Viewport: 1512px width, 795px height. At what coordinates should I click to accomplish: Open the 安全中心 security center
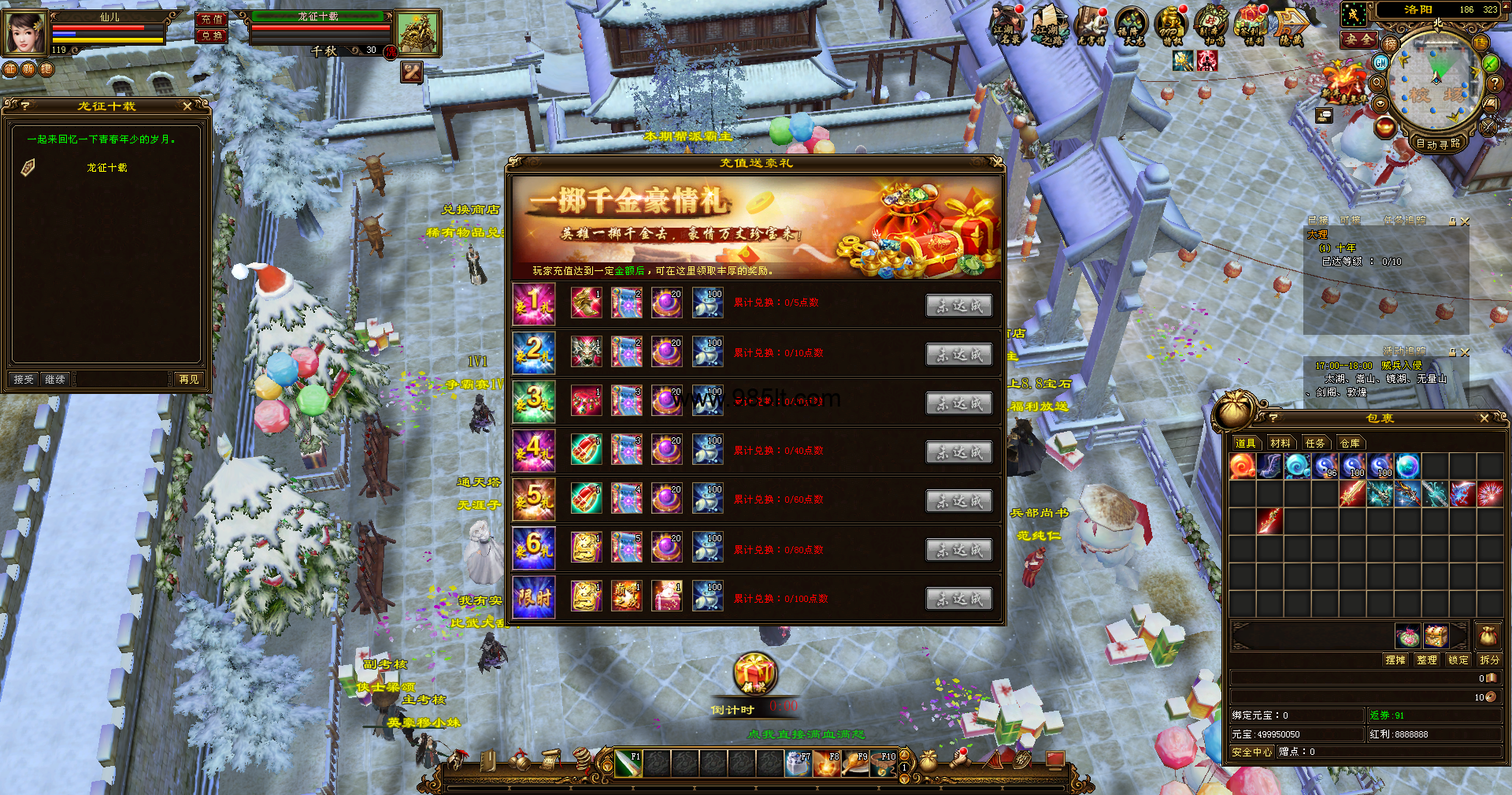[1251, 752]
